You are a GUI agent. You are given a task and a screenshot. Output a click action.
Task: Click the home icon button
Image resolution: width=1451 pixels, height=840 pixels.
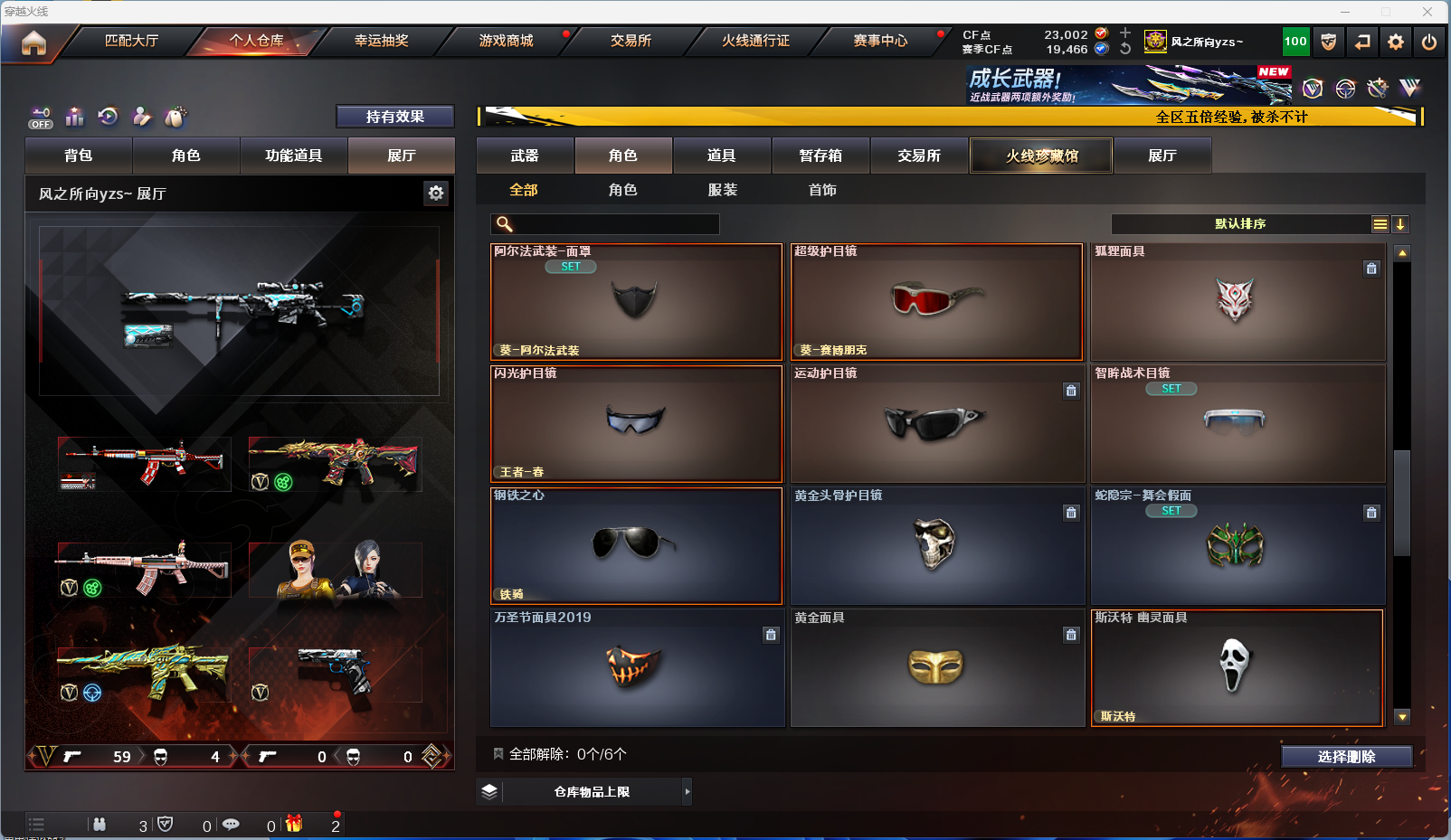click(33, 42)
